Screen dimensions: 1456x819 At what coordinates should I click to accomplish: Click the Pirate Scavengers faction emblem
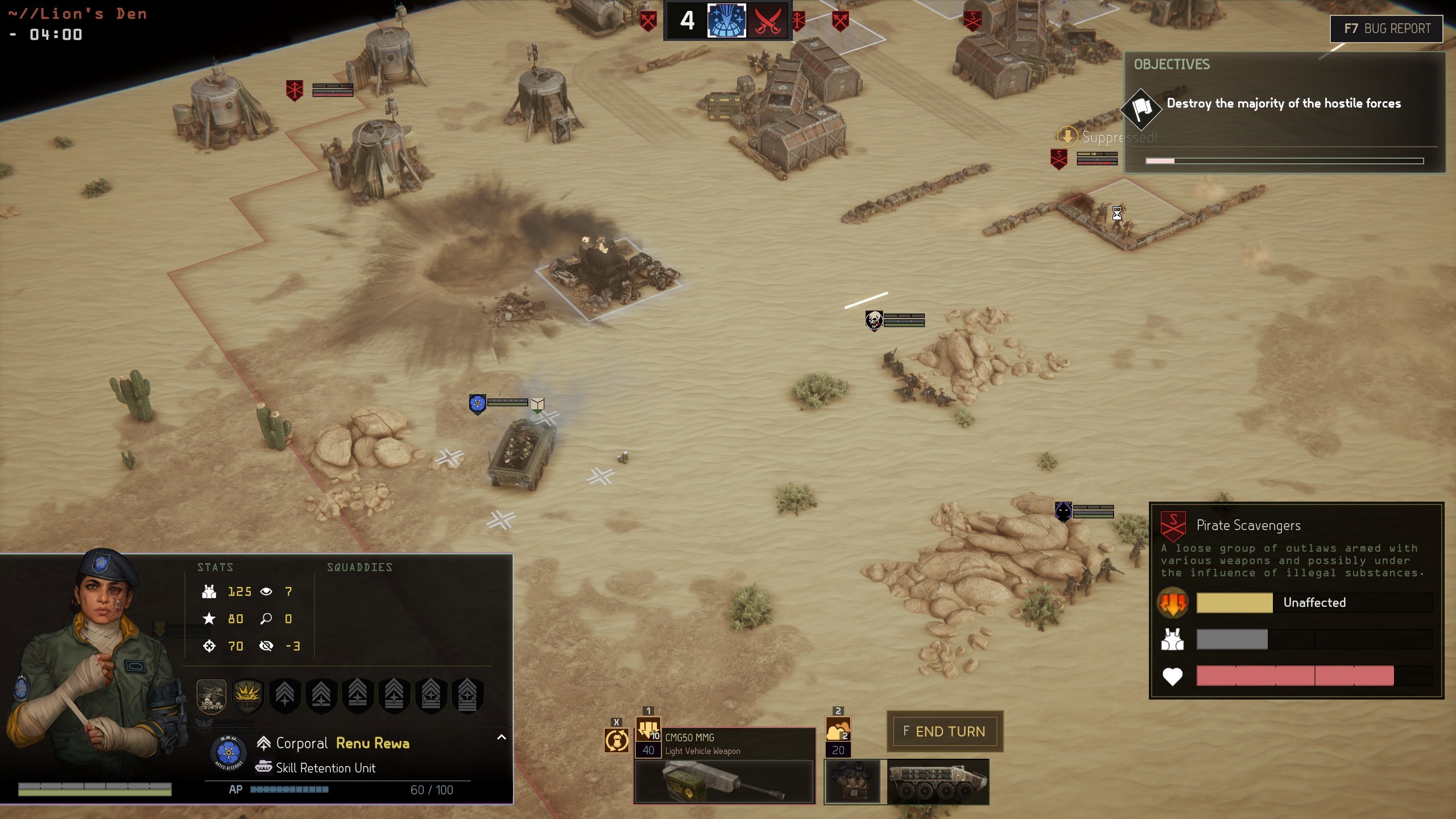coord(1173,526)
